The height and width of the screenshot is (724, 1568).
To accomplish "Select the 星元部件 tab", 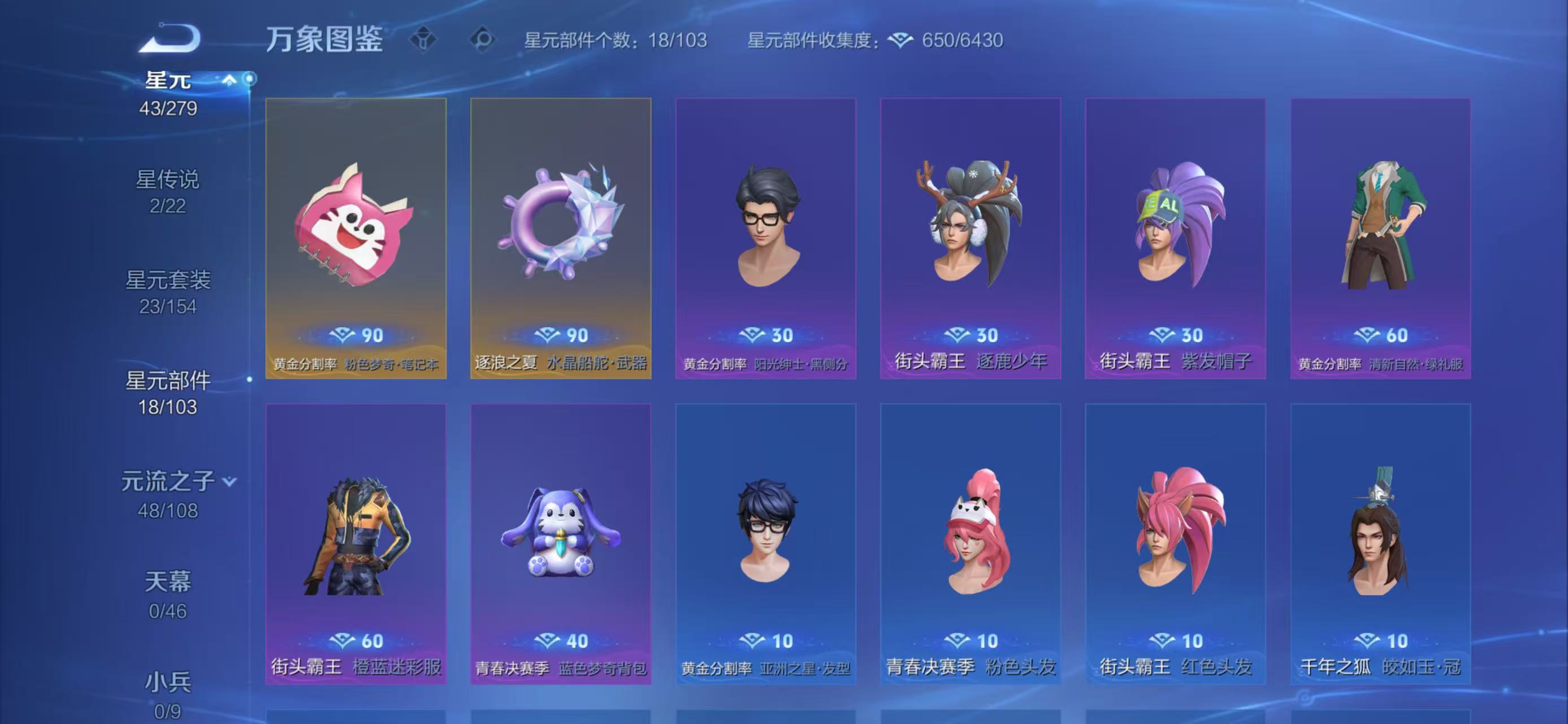I will point(167,393).
